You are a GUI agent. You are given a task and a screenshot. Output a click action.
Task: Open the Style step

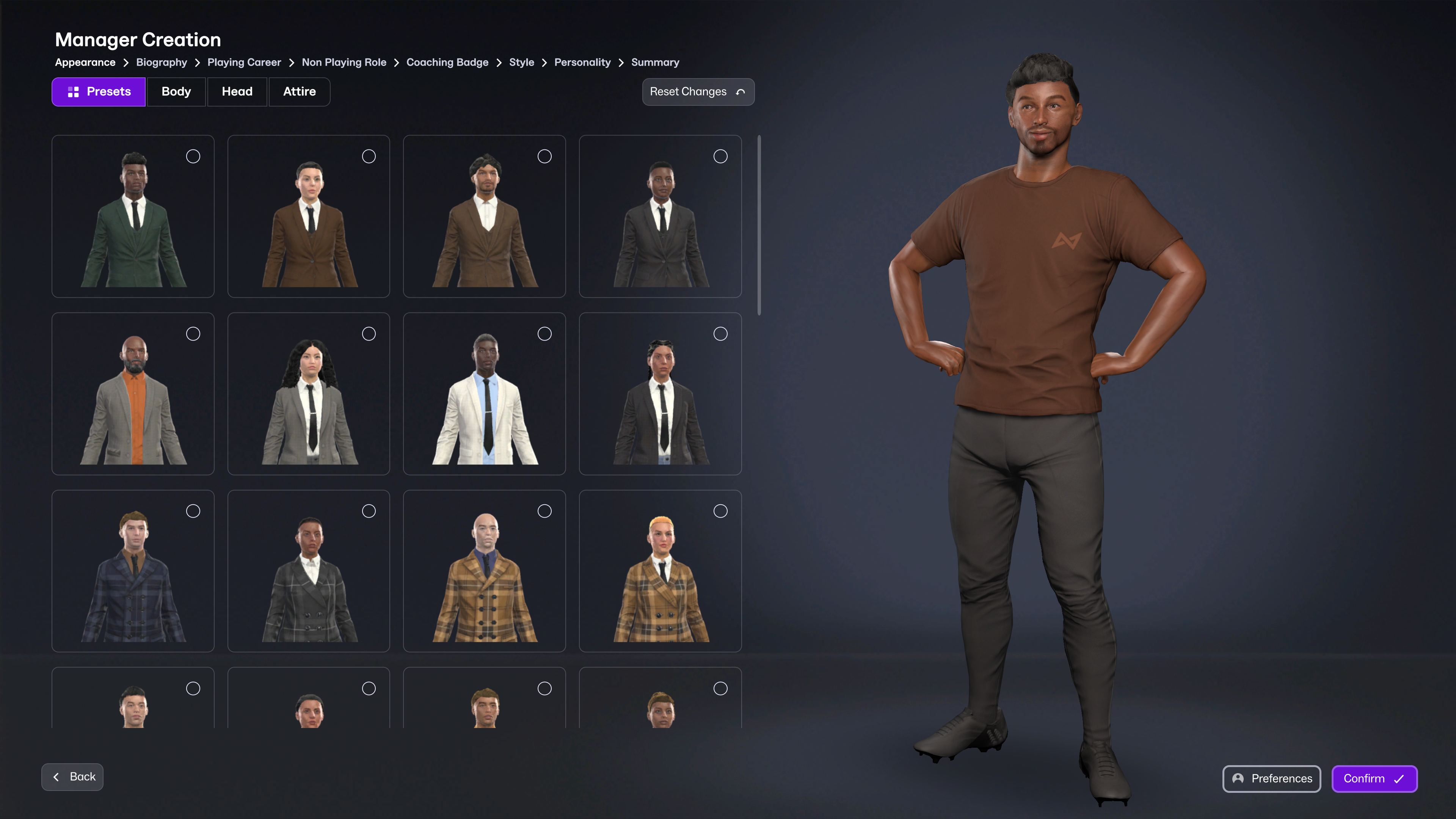[x=521, y=62]
